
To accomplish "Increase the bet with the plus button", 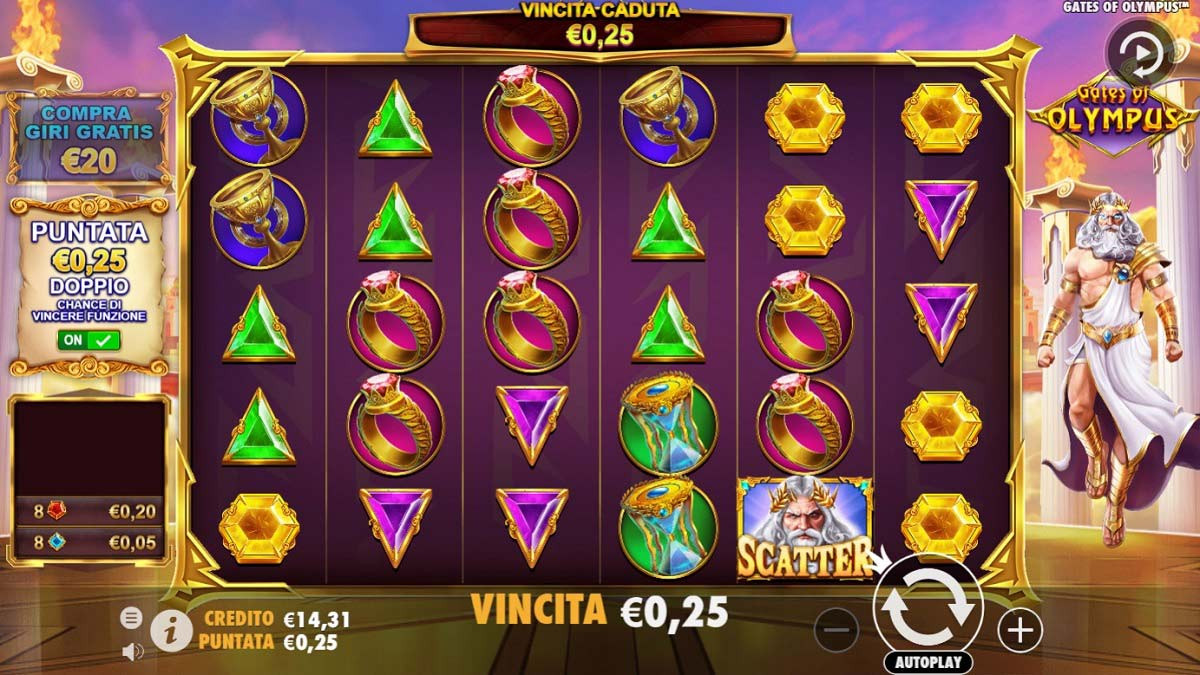I will [1020, 630].
